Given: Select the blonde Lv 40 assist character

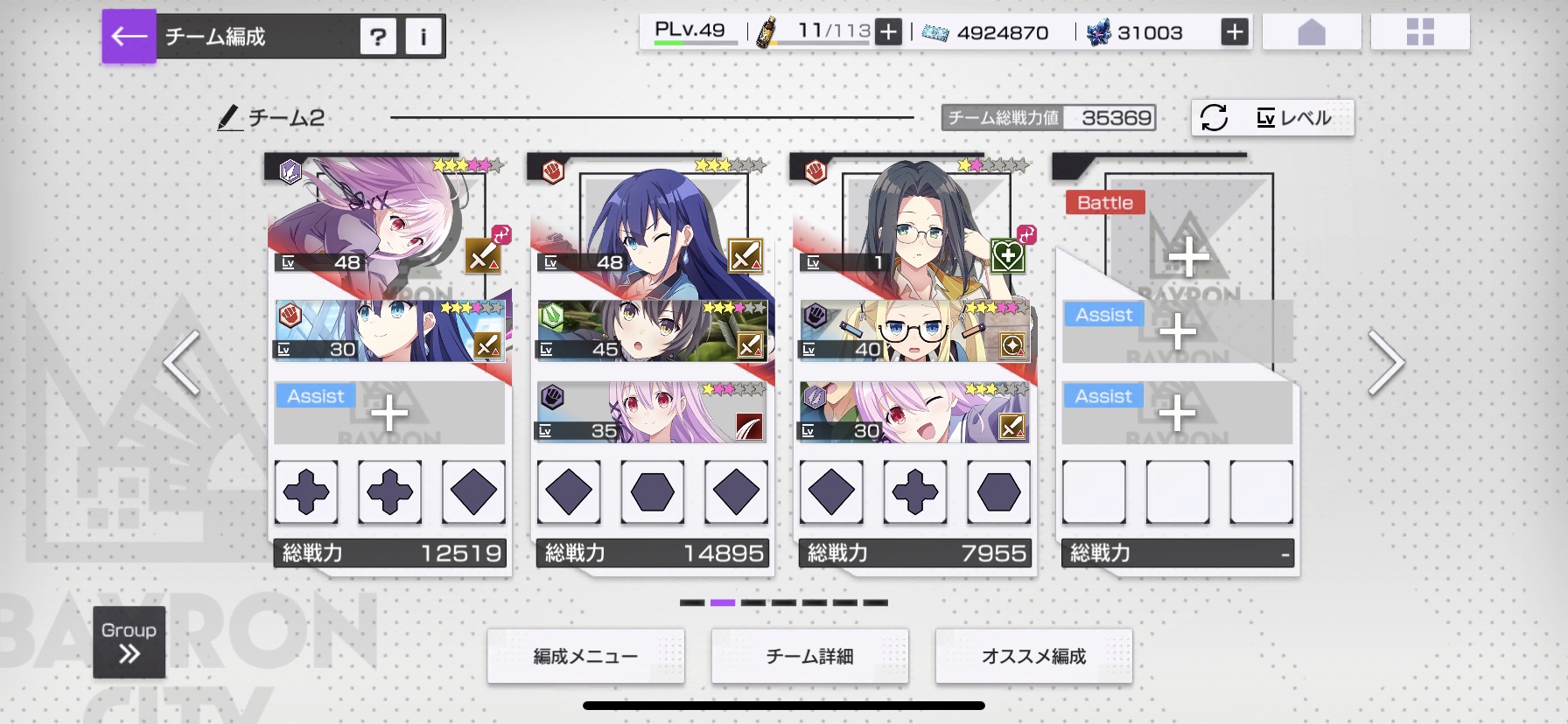Looking at the screenshot, I should [913, 331].
